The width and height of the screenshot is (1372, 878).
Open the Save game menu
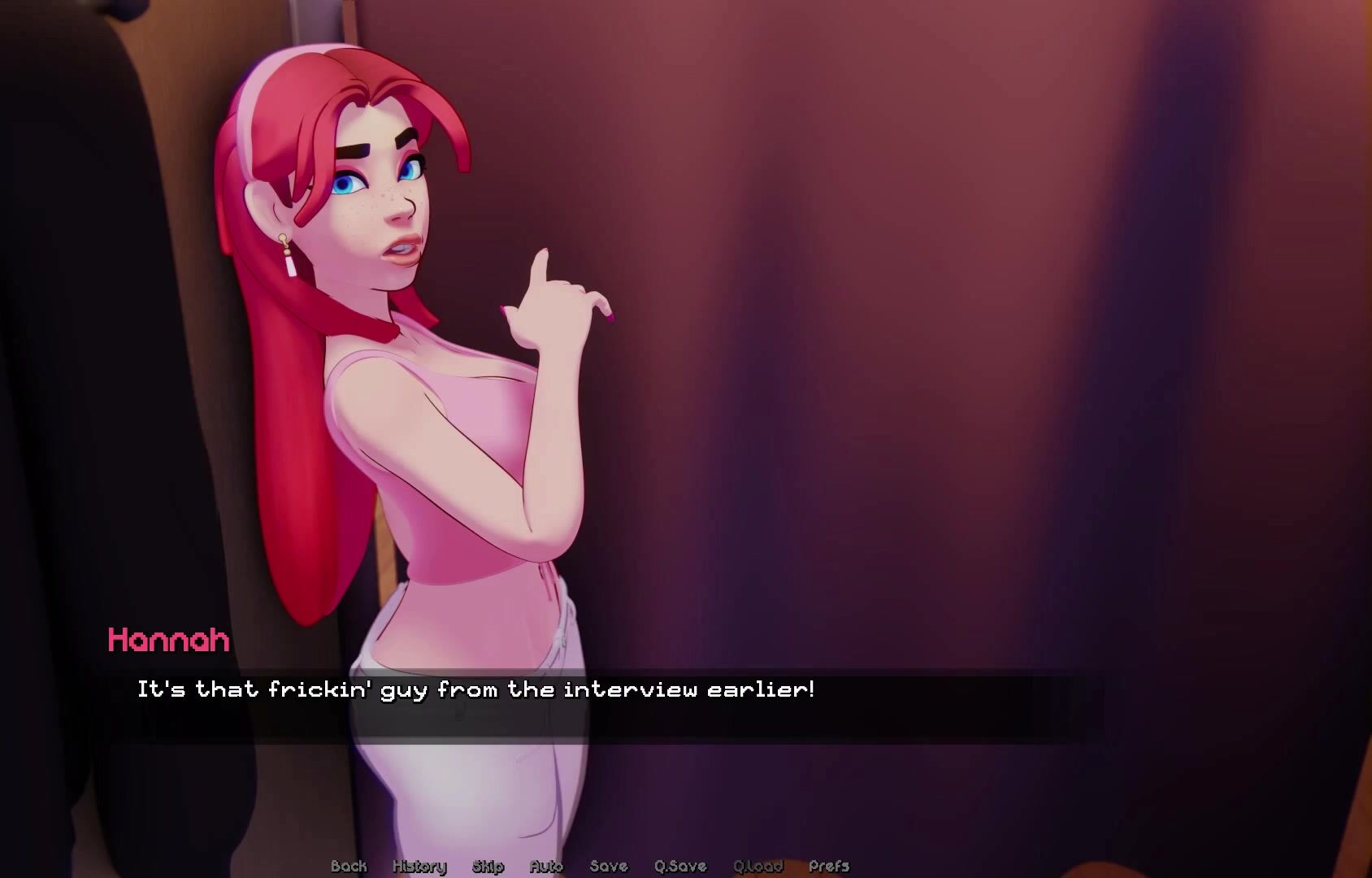click(609, 866)
